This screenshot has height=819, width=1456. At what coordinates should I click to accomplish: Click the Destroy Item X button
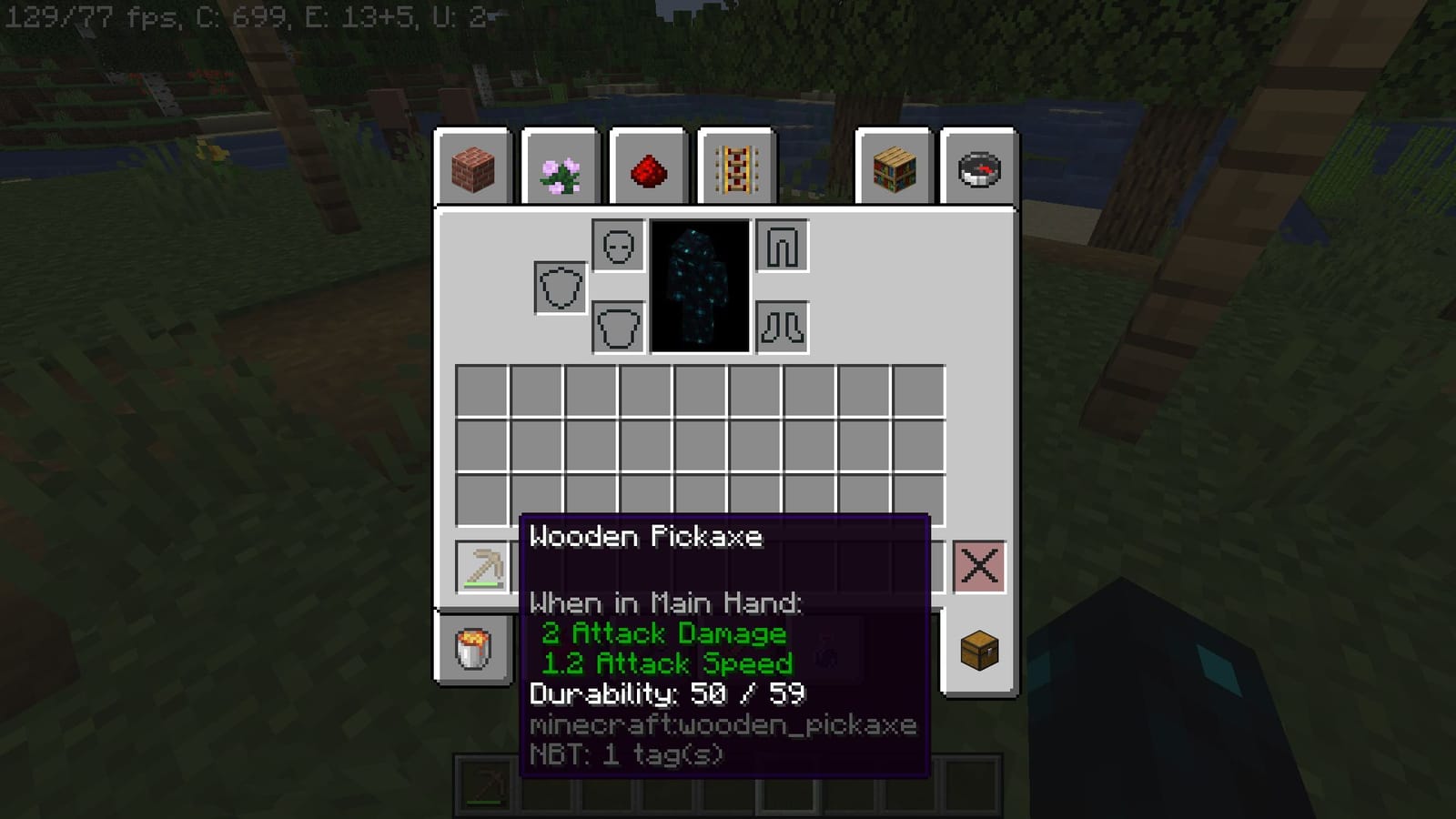[x=981, y=564]
